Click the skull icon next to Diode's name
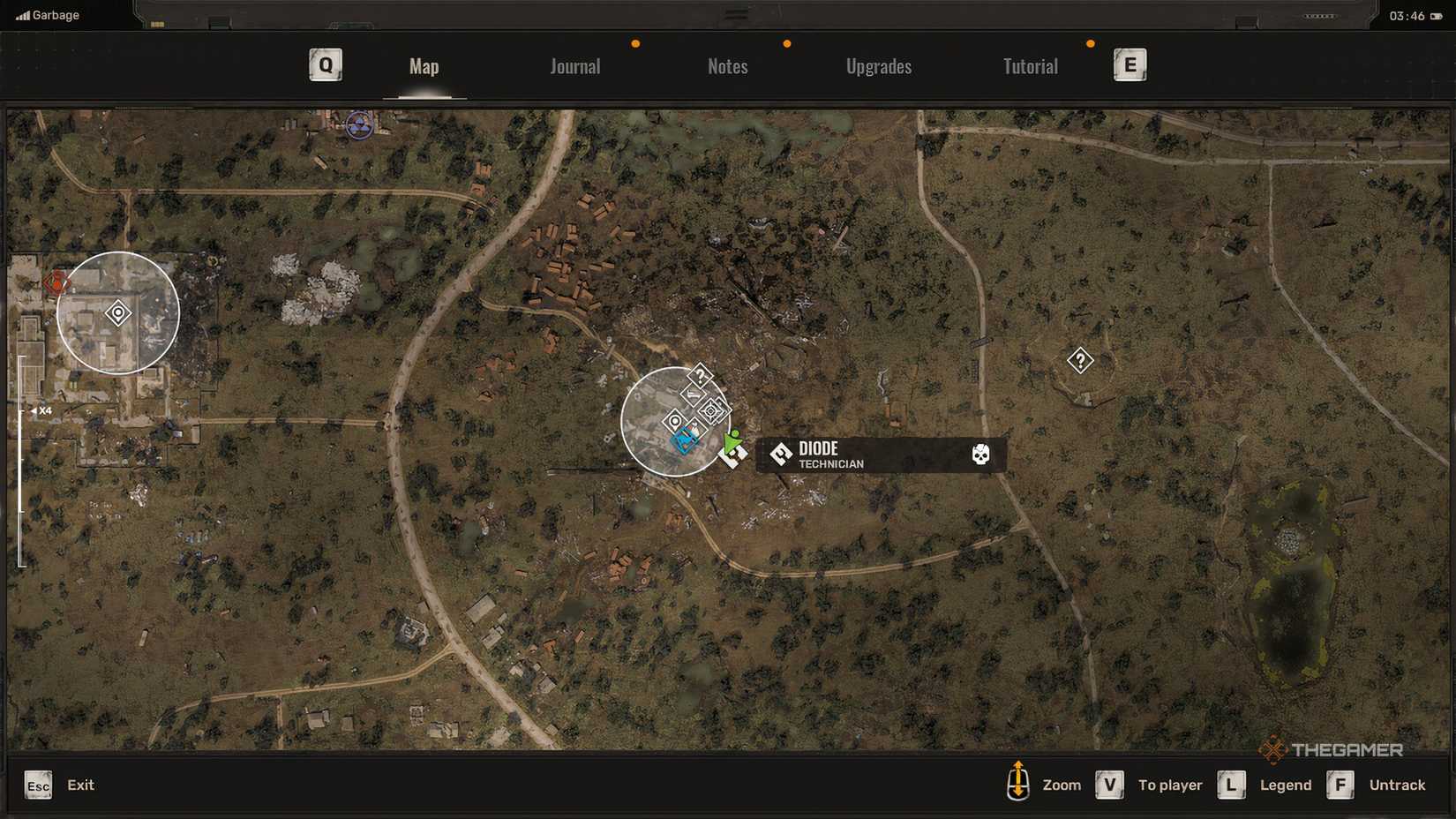The height and width of the screenshot is (819, 1456). tap(982, 454)
